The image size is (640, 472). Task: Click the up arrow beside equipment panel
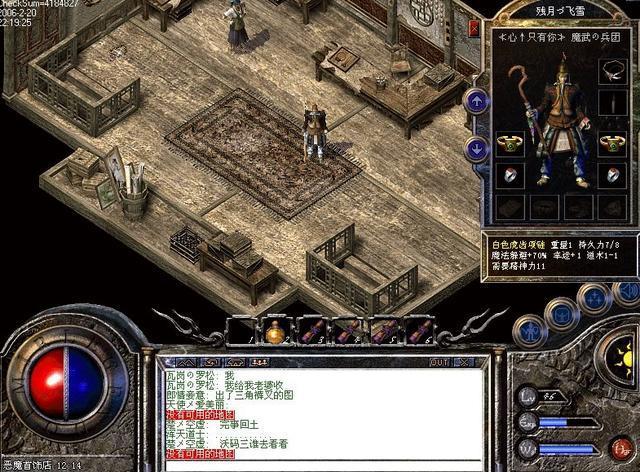point(477,100)
